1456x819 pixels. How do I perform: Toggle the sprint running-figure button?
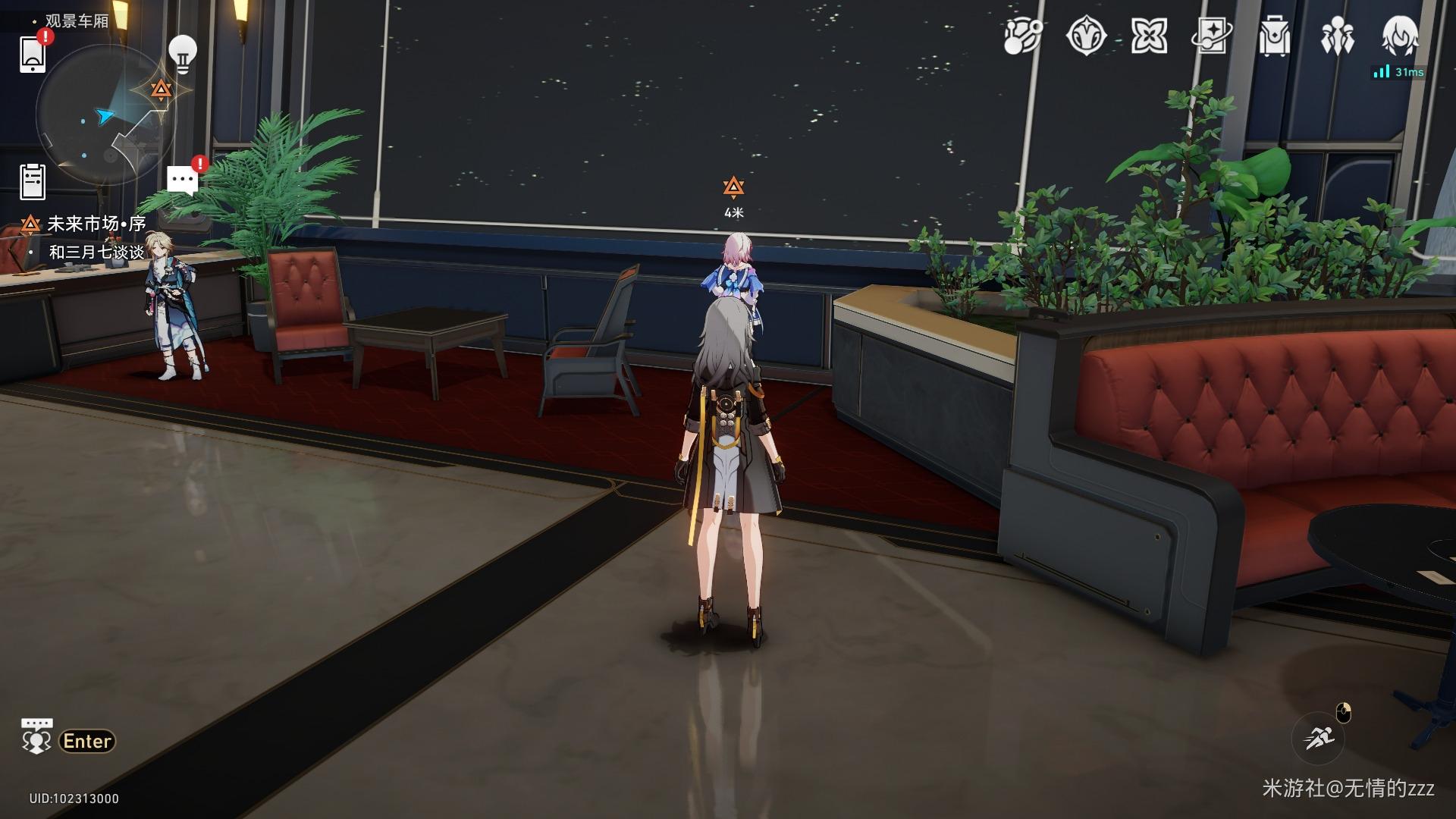click(x=1318, y=737)
